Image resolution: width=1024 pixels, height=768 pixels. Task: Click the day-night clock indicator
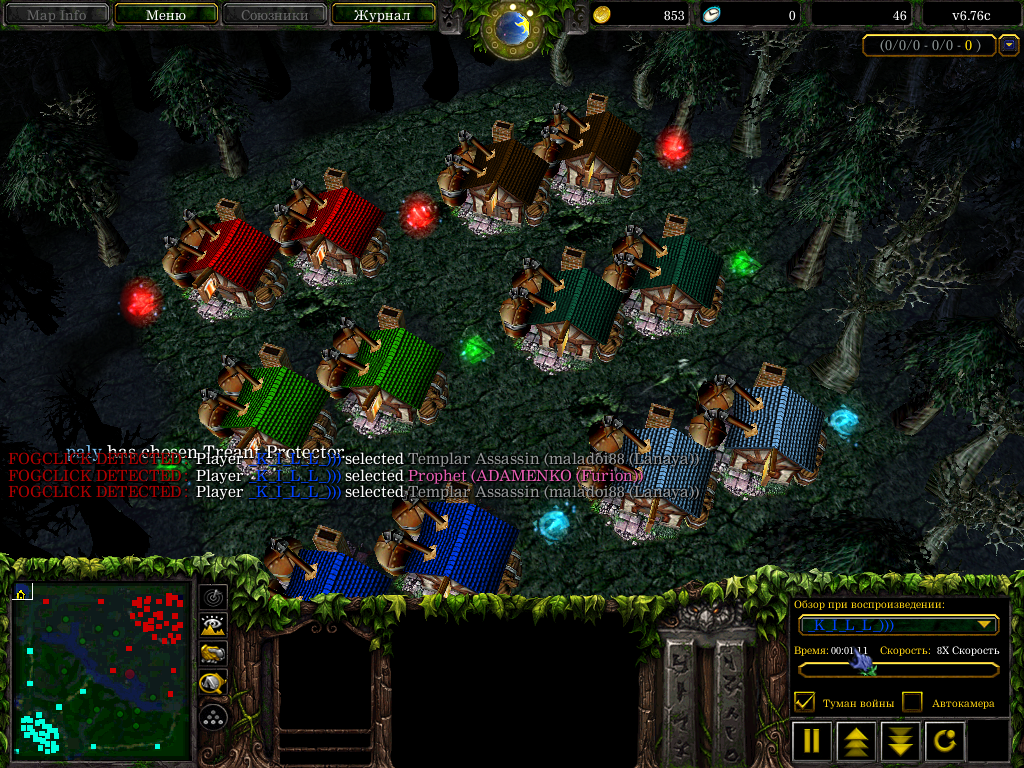(513, 28)
